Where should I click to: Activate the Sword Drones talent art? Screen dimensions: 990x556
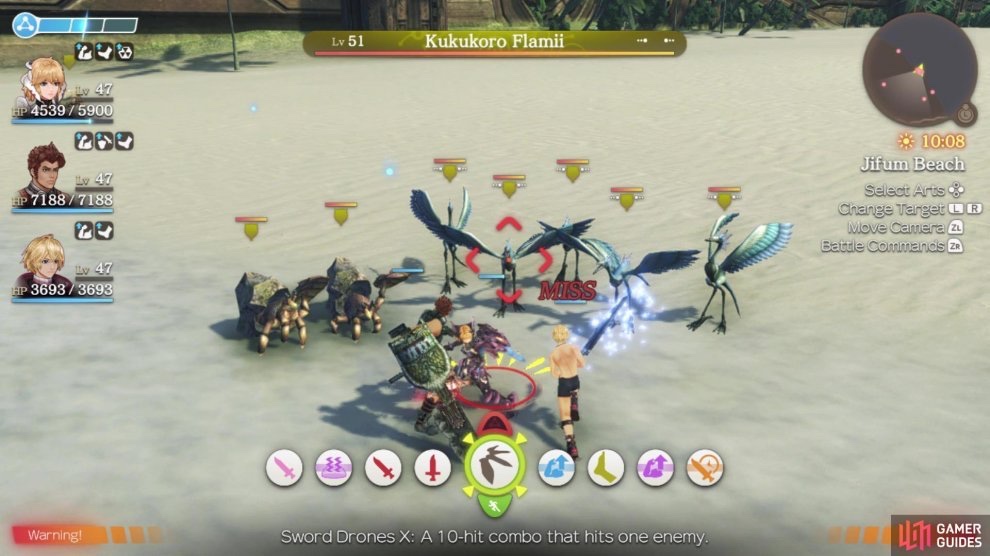(x=495, y=466)
